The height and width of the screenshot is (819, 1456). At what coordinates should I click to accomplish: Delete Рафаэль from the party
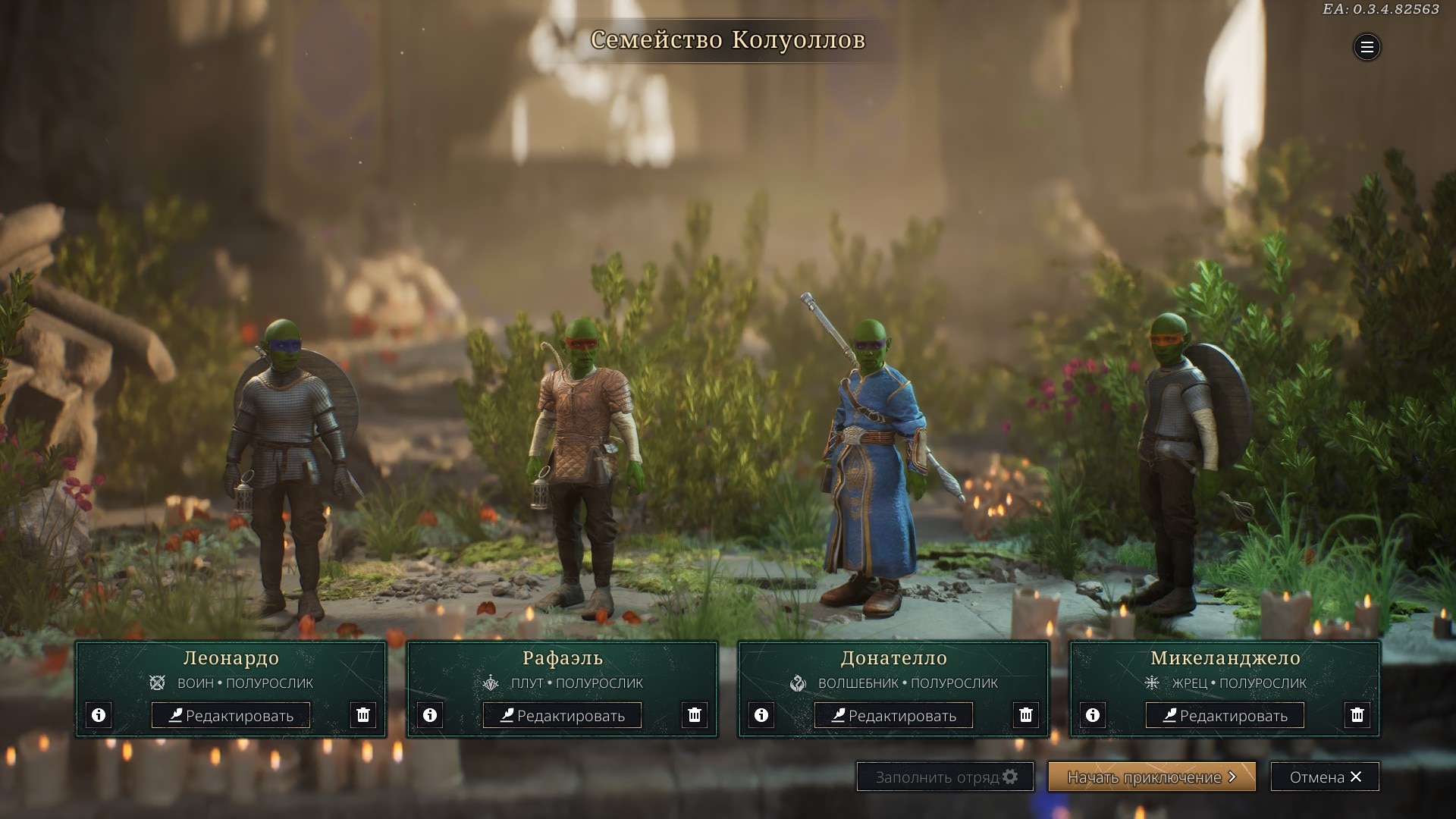[x=695, y=715]
